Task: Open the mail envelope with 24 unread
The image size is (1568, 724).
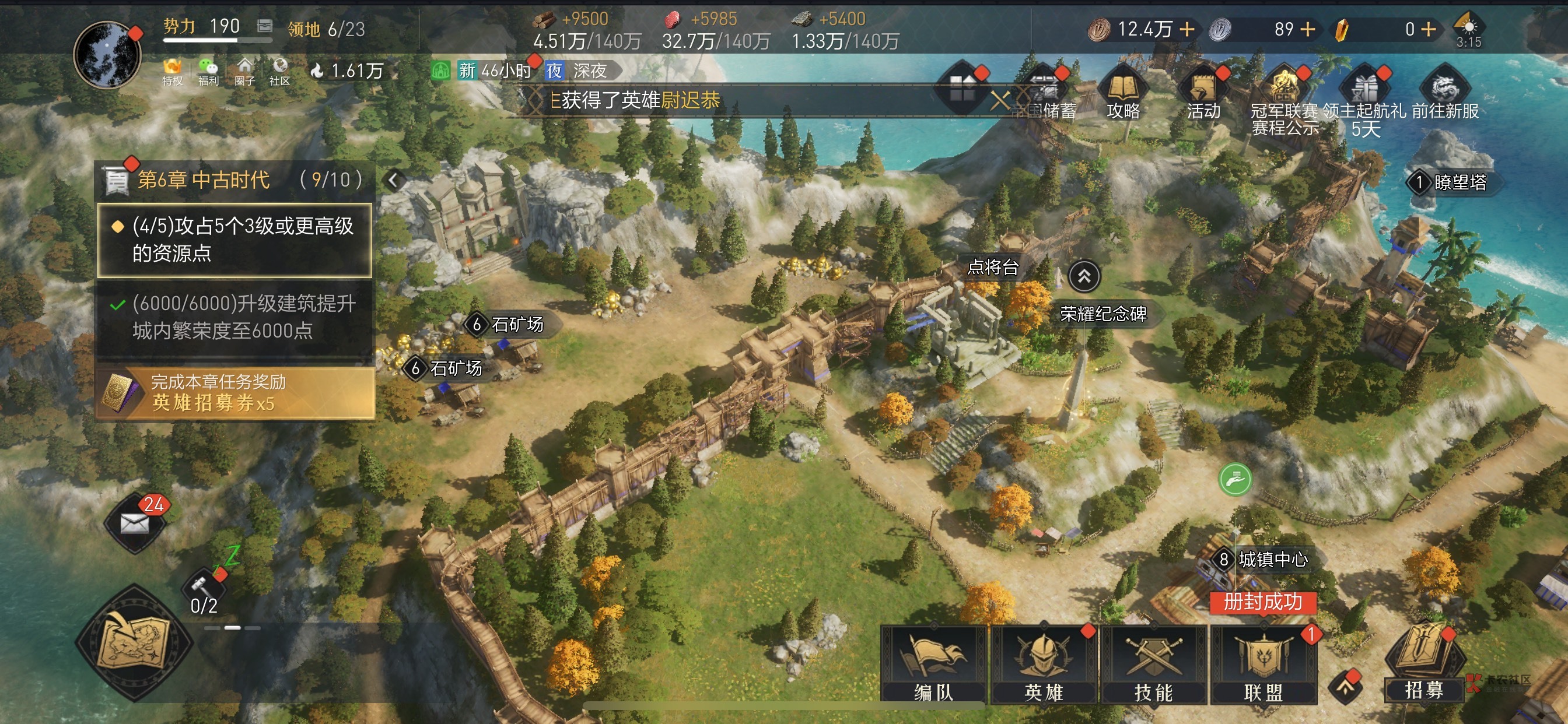Action: (x=135, y=522)
